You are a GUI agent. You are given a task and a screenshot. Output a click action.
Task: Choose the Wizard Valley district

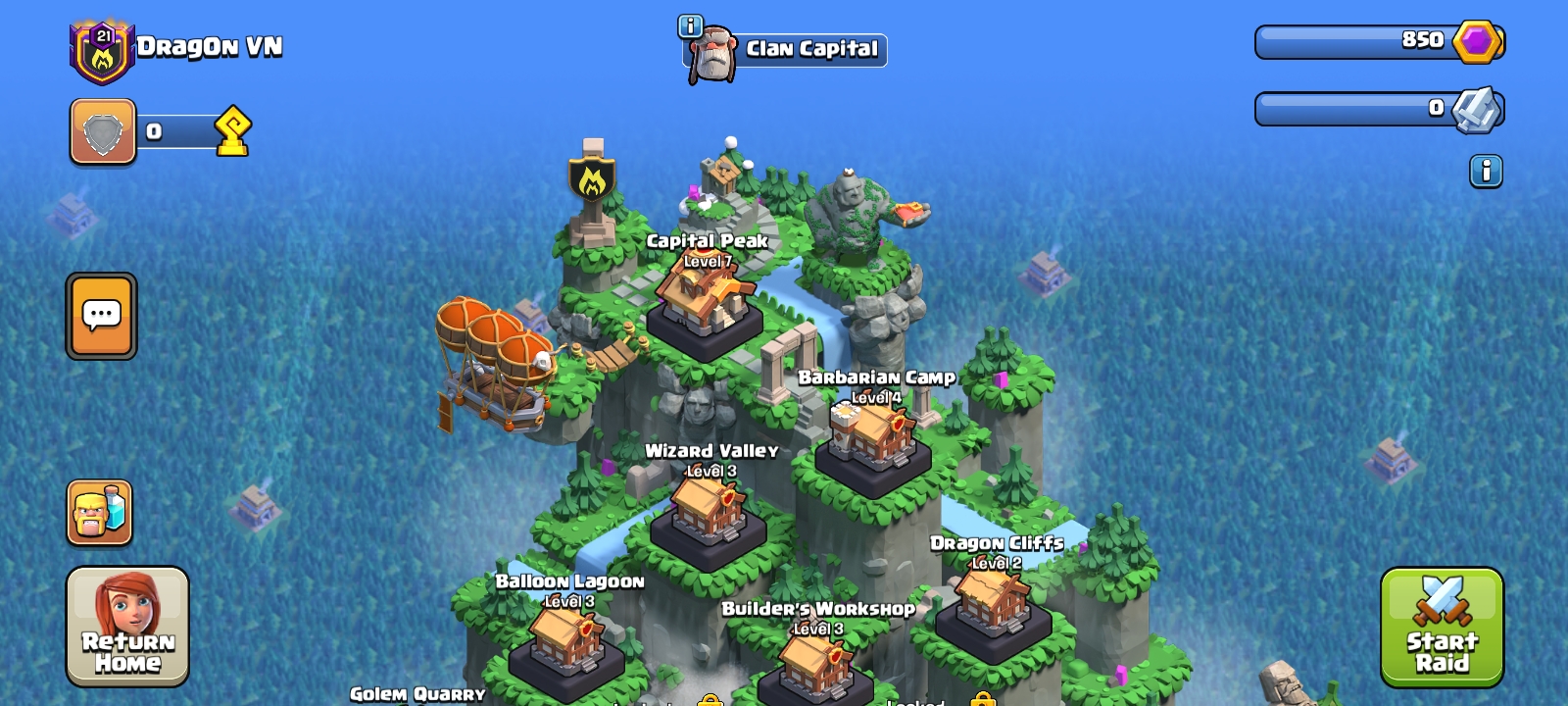[709, 510]
